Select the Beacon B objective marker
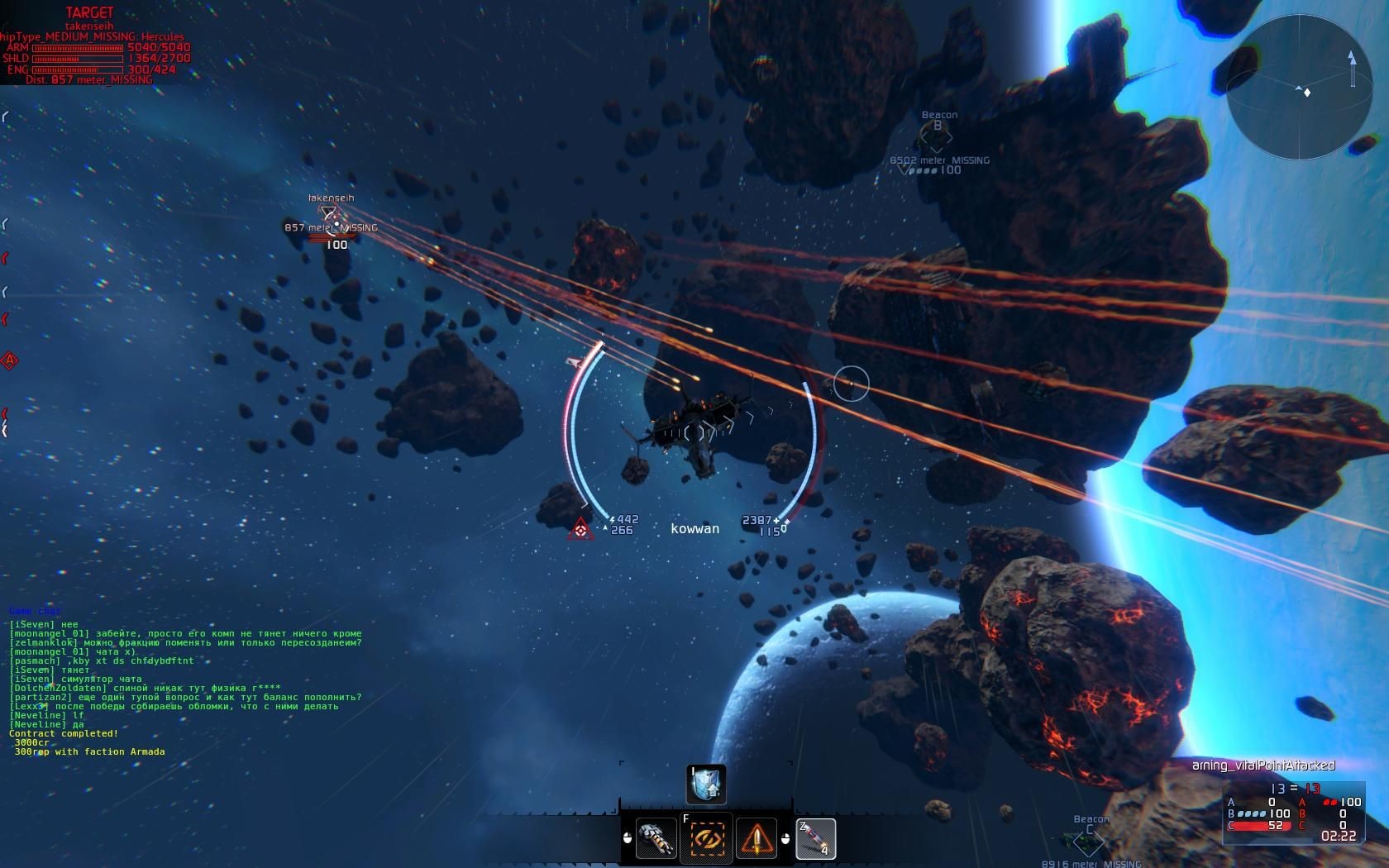1389x868 pixels. pos(938,133)
